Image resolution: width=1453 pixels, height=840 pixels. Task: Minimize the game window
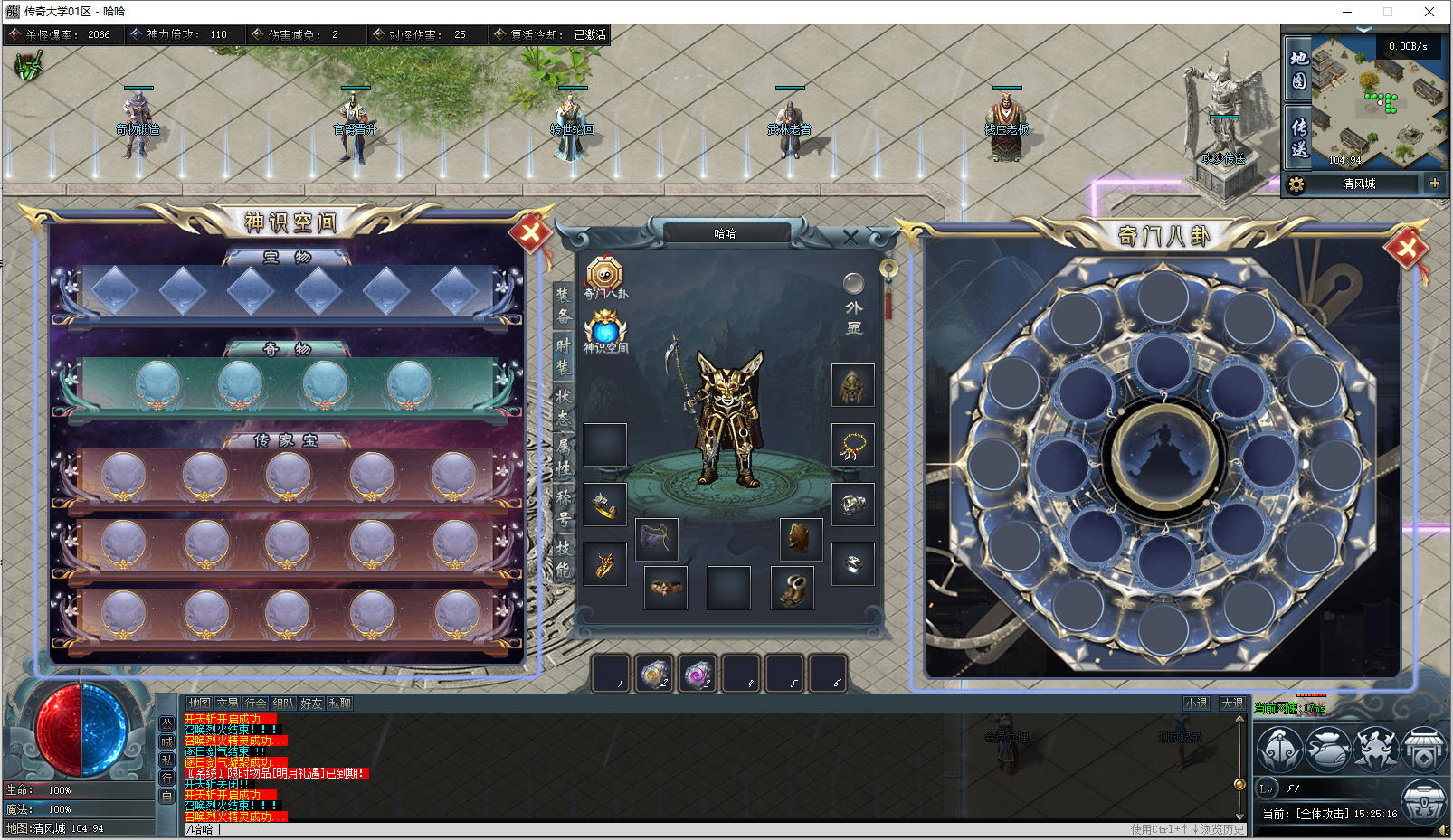[x=1347, y=12]
